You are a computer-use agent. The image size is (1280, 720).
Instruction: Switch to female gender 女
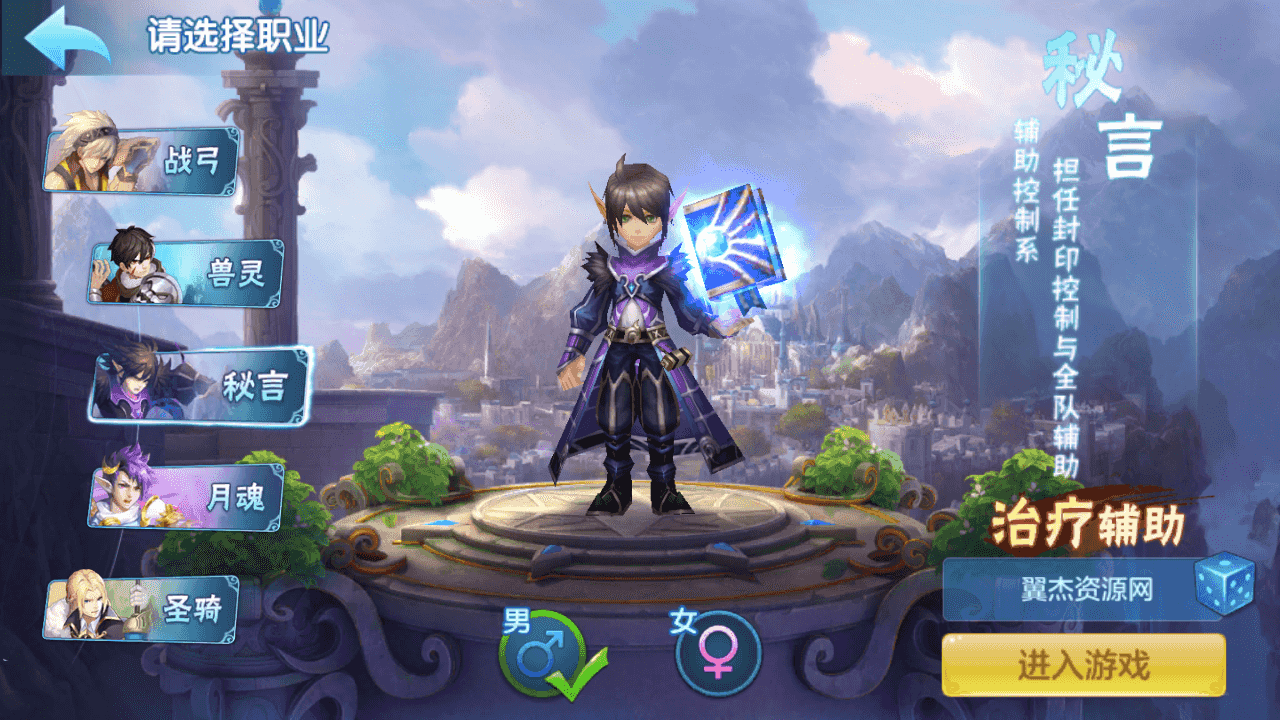click(717, 653)
